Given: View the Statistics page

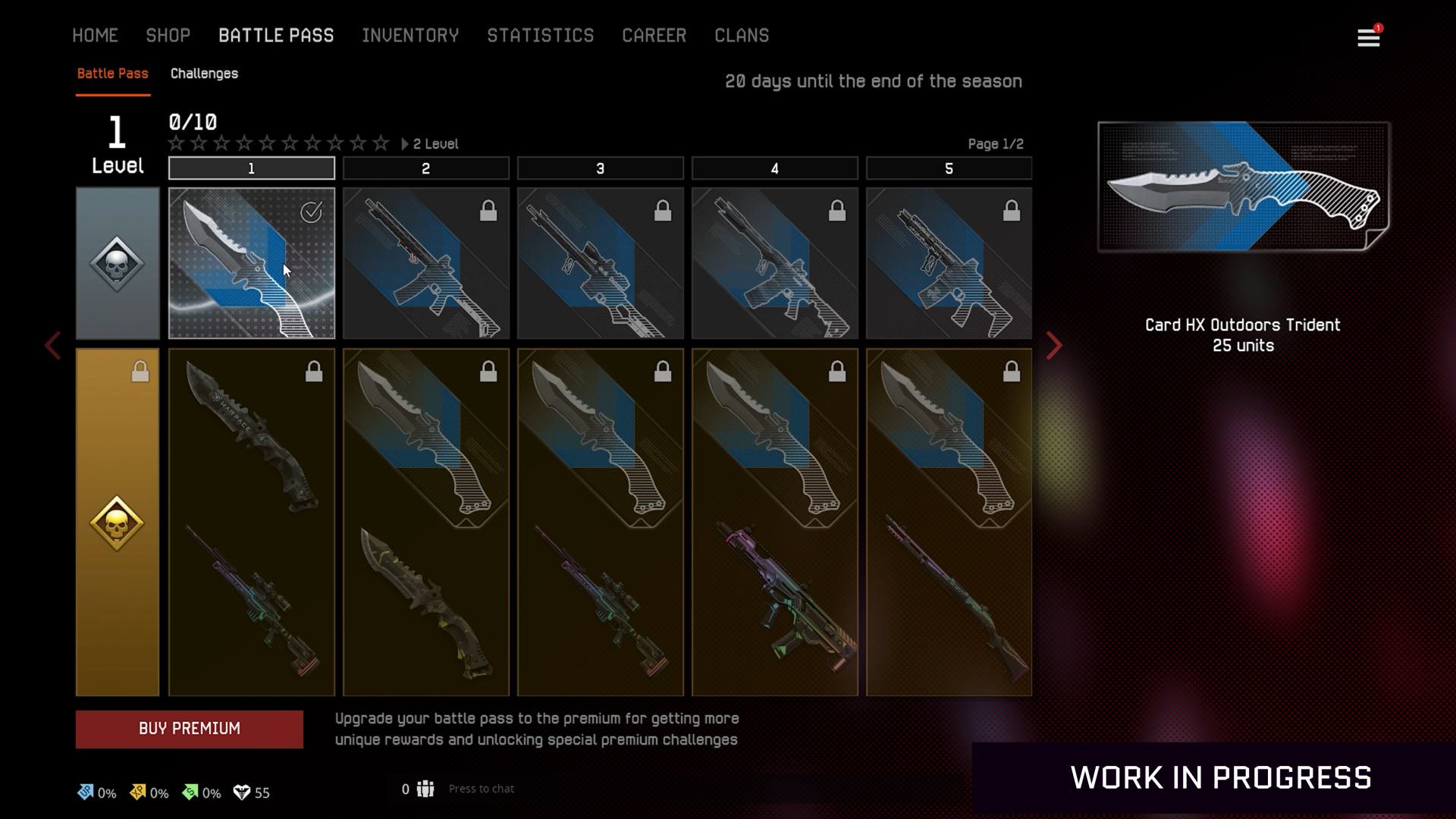Looking at the screenshot, I should coord(540,36).
